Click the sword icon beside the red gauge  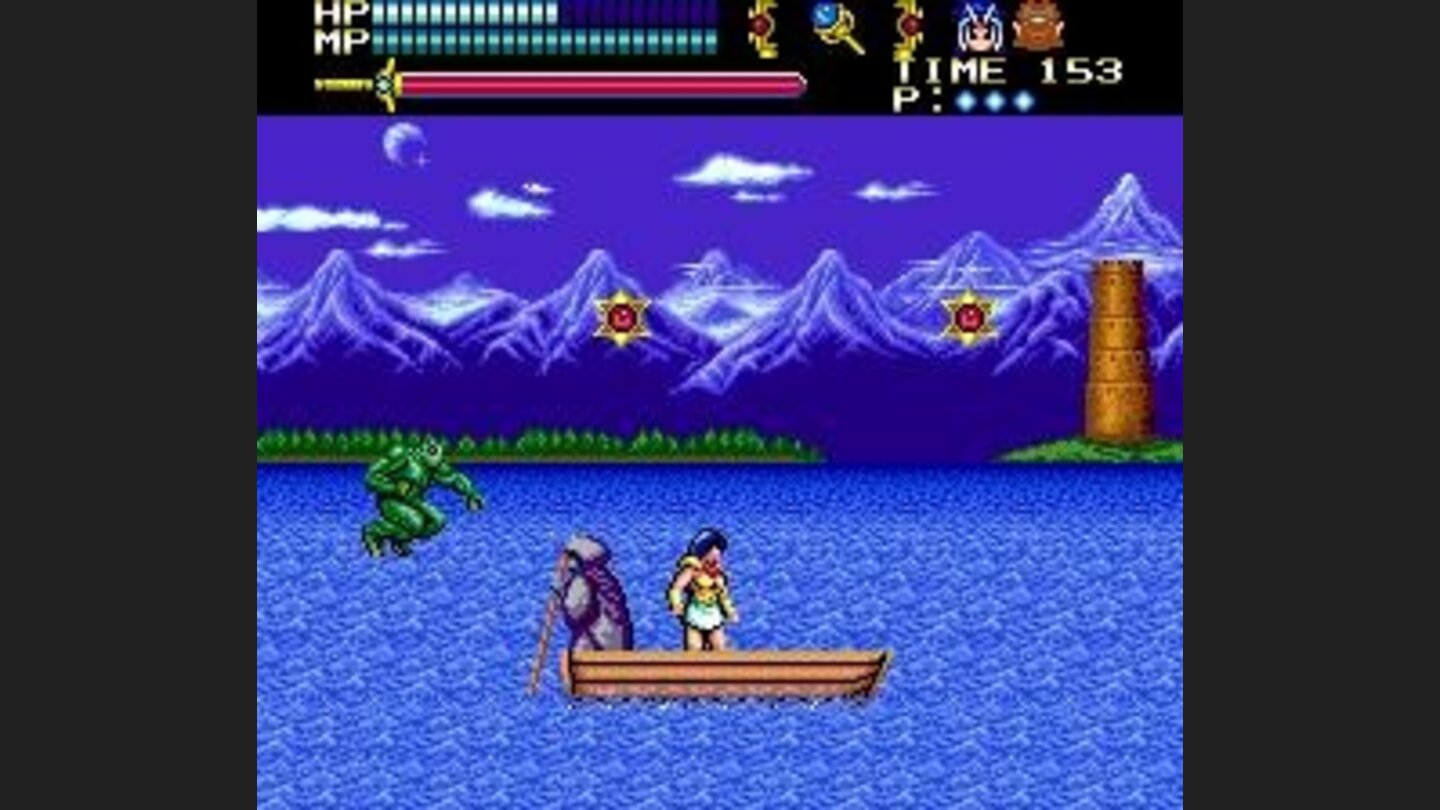[383, 84]
